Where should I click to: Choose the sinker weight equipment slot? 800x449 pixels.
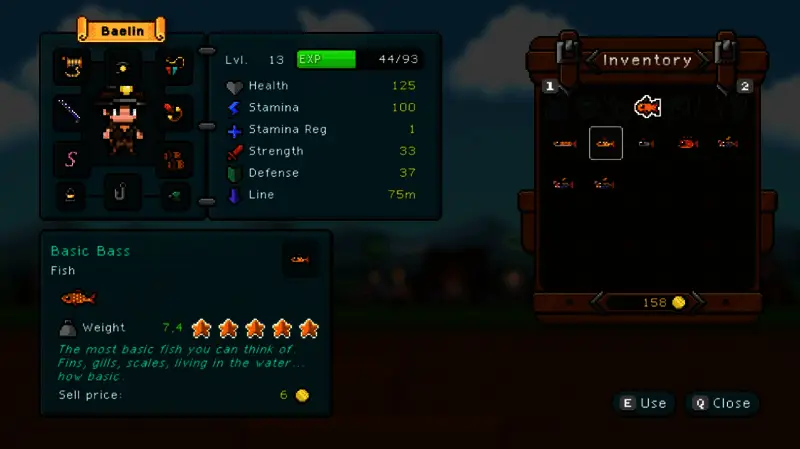point(71,194)
